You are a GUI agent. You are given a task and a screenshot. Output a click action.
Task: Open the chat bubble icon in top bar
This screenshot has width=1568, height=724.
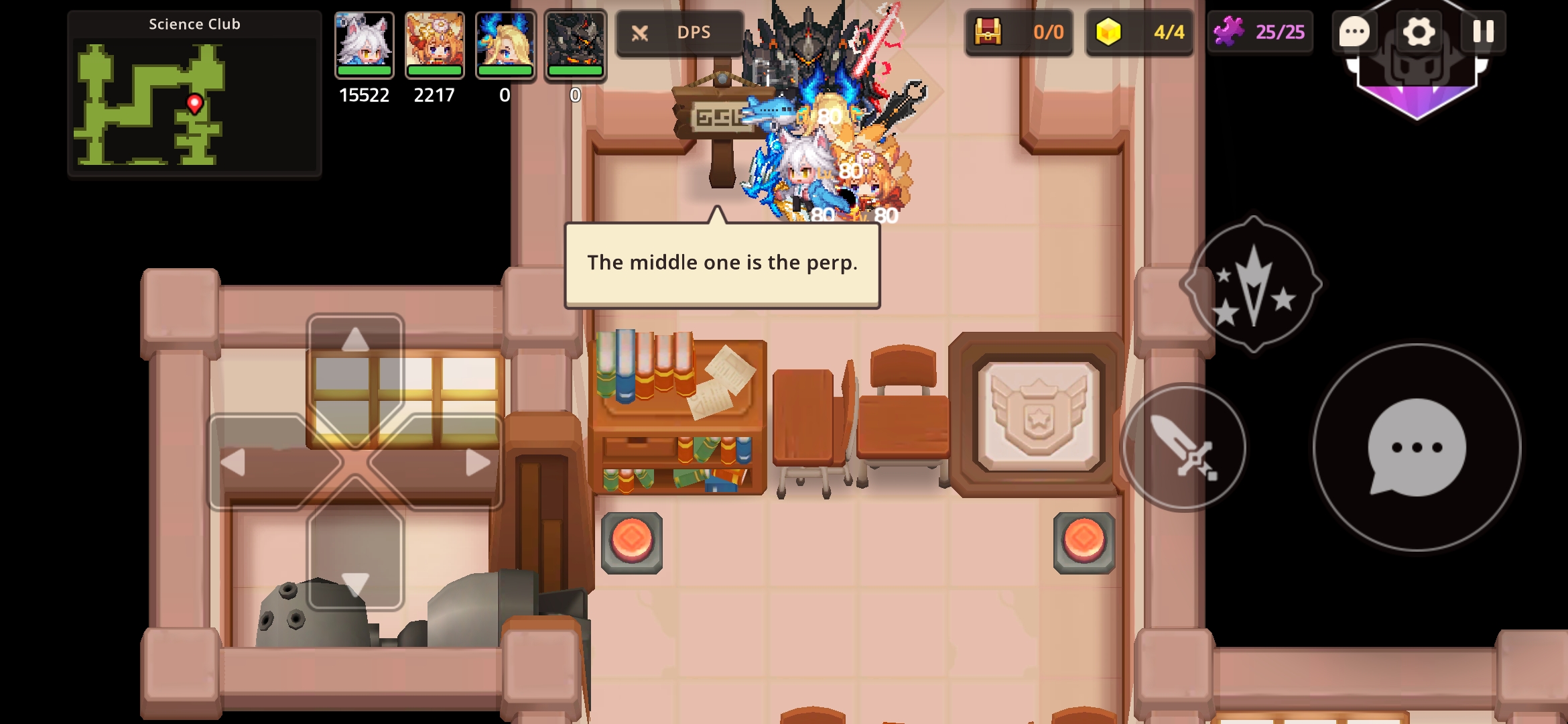(x=1354, y=32)
